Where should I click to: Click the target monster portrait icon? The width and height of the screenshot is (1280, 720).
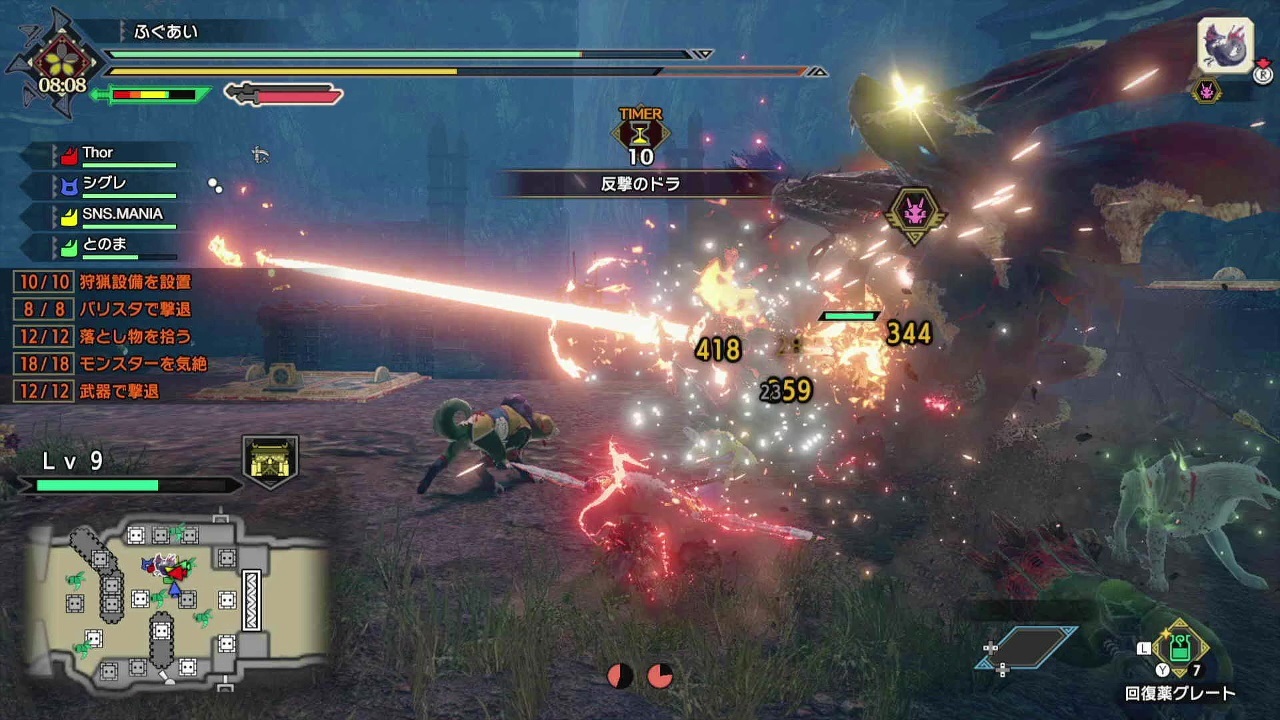[x=1225, y=47]
